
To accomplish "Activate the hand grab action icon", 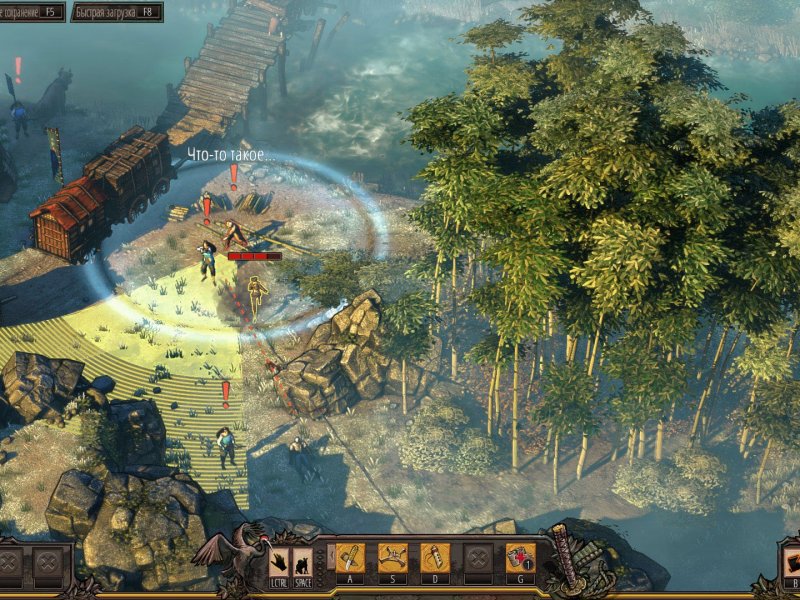I will [x=279, y=561].
